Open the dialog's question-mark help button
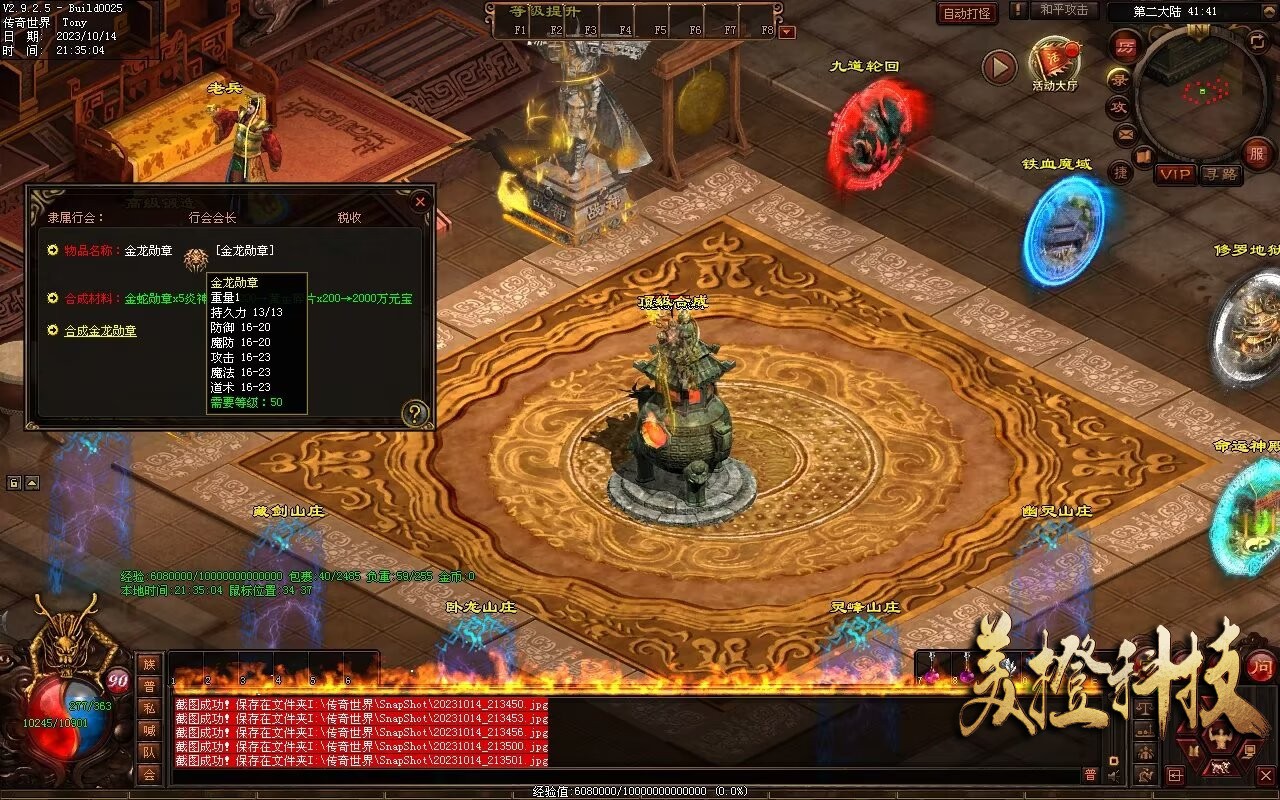The height and width of the screenshot is (800, 1280). coord(414,413)
